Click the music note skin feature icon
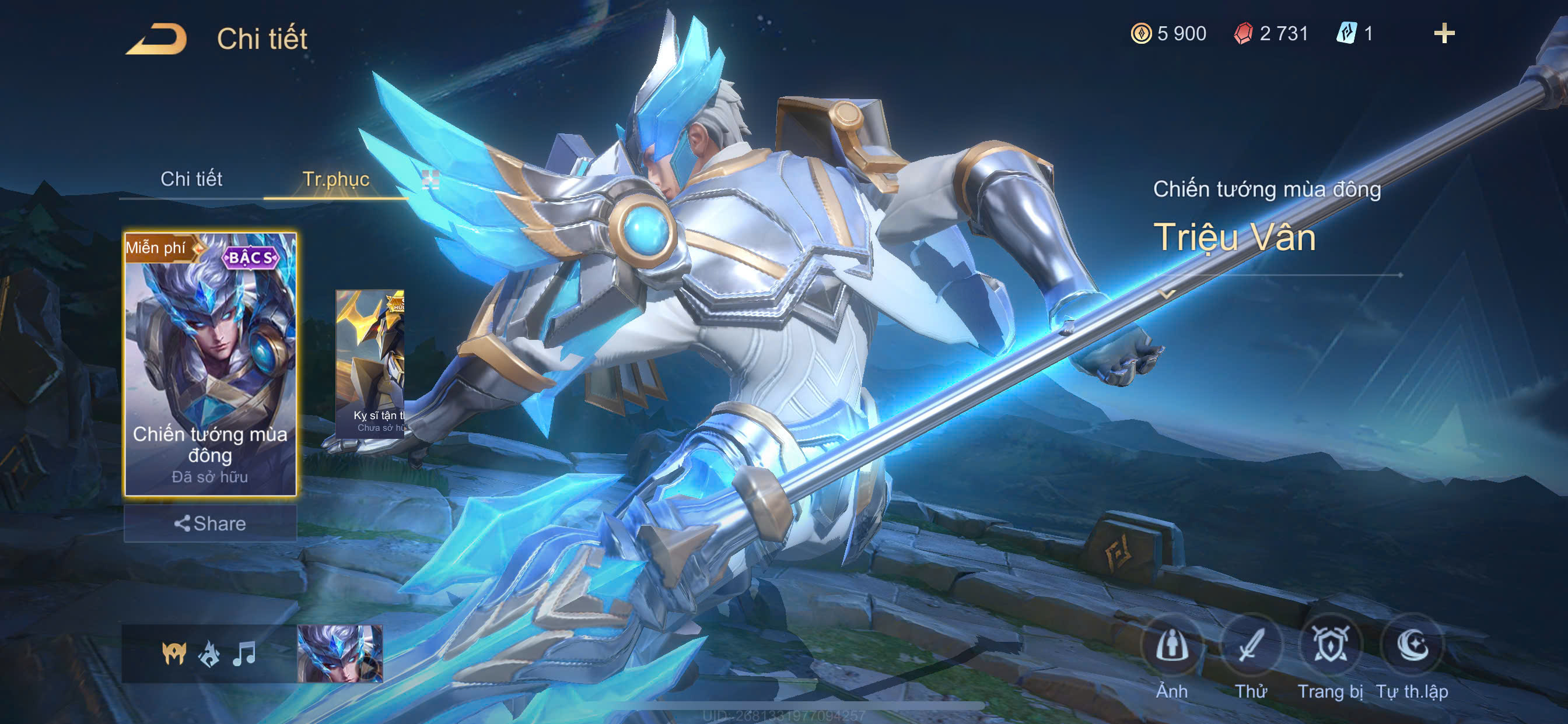Viewport: 1568px width, 724px height. pos(244,654)
